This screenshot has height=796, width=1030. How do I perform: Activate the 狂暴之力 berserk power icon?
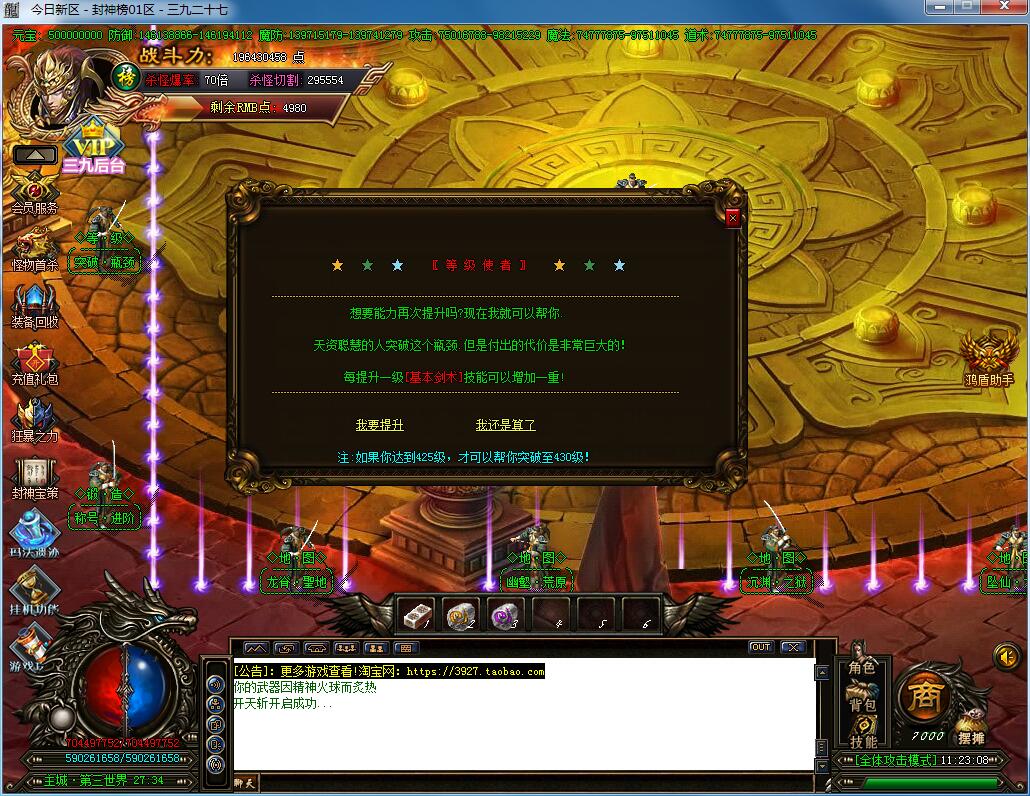[x=35, y=419]
